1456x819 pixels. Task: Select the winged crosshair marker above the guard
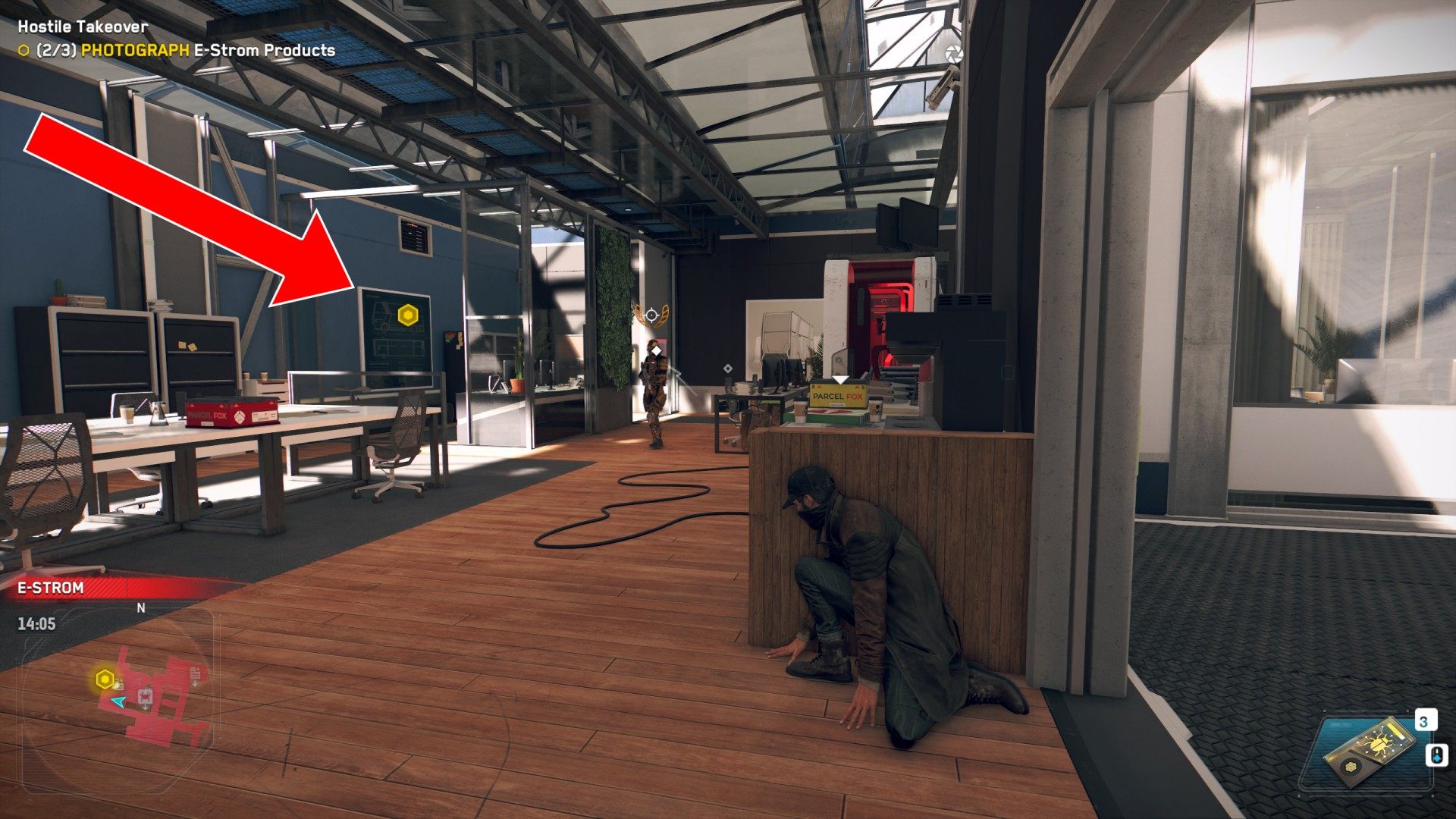coord(651,315)
